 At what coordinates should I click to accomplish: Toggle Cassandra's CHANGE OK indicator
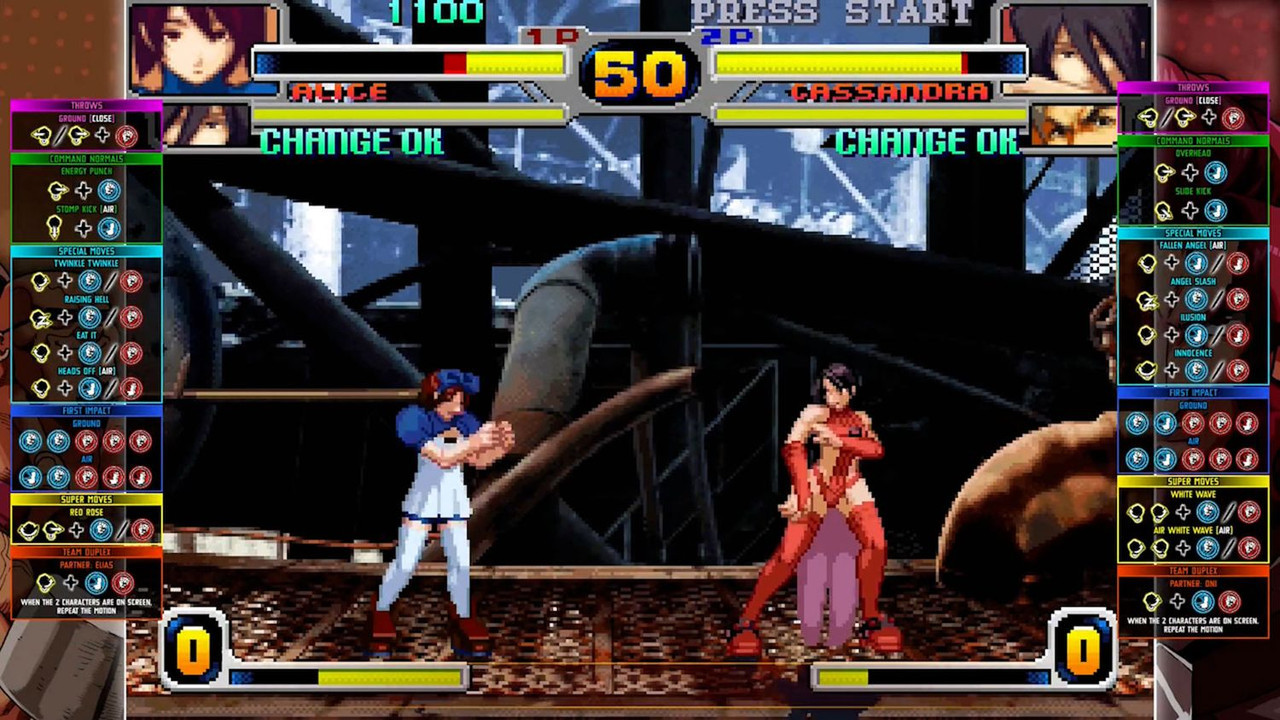point(927,143)
